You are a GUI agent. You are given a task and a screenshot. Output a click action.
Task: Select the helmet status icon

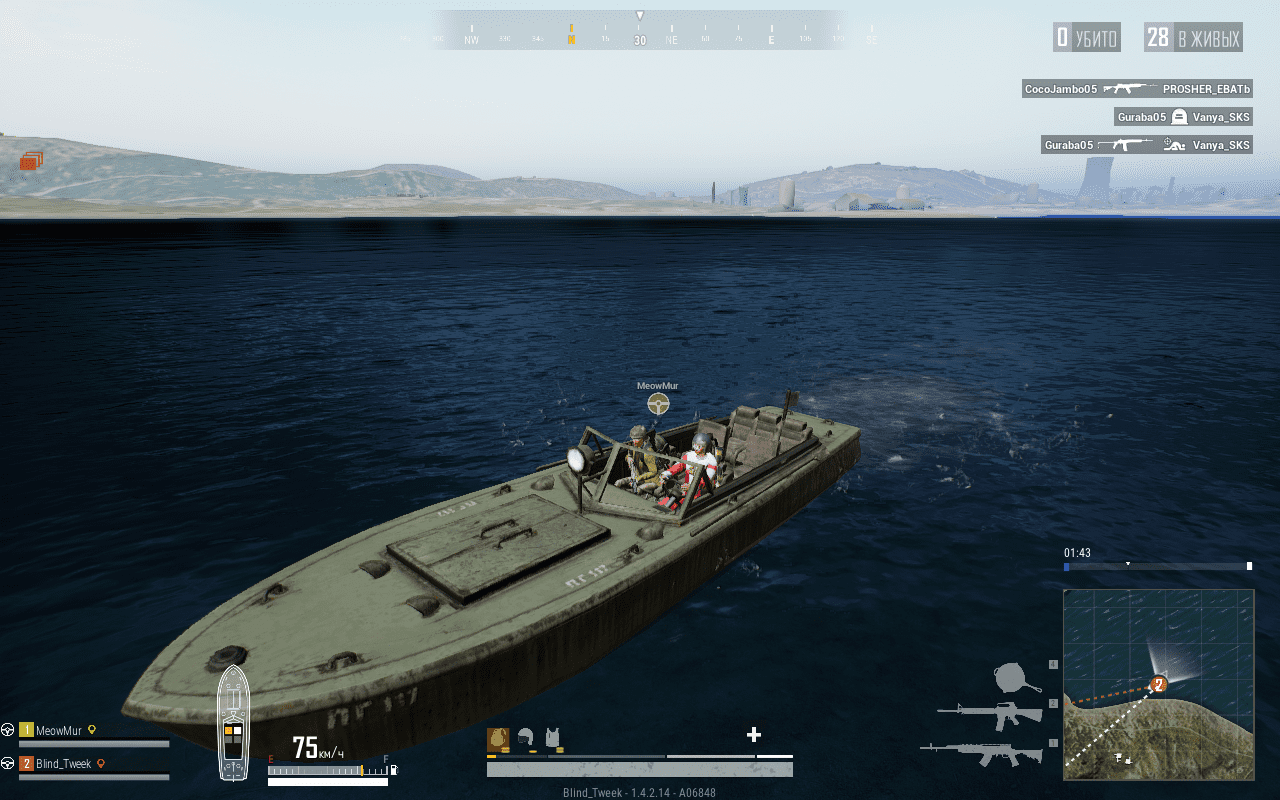point(525,739)
